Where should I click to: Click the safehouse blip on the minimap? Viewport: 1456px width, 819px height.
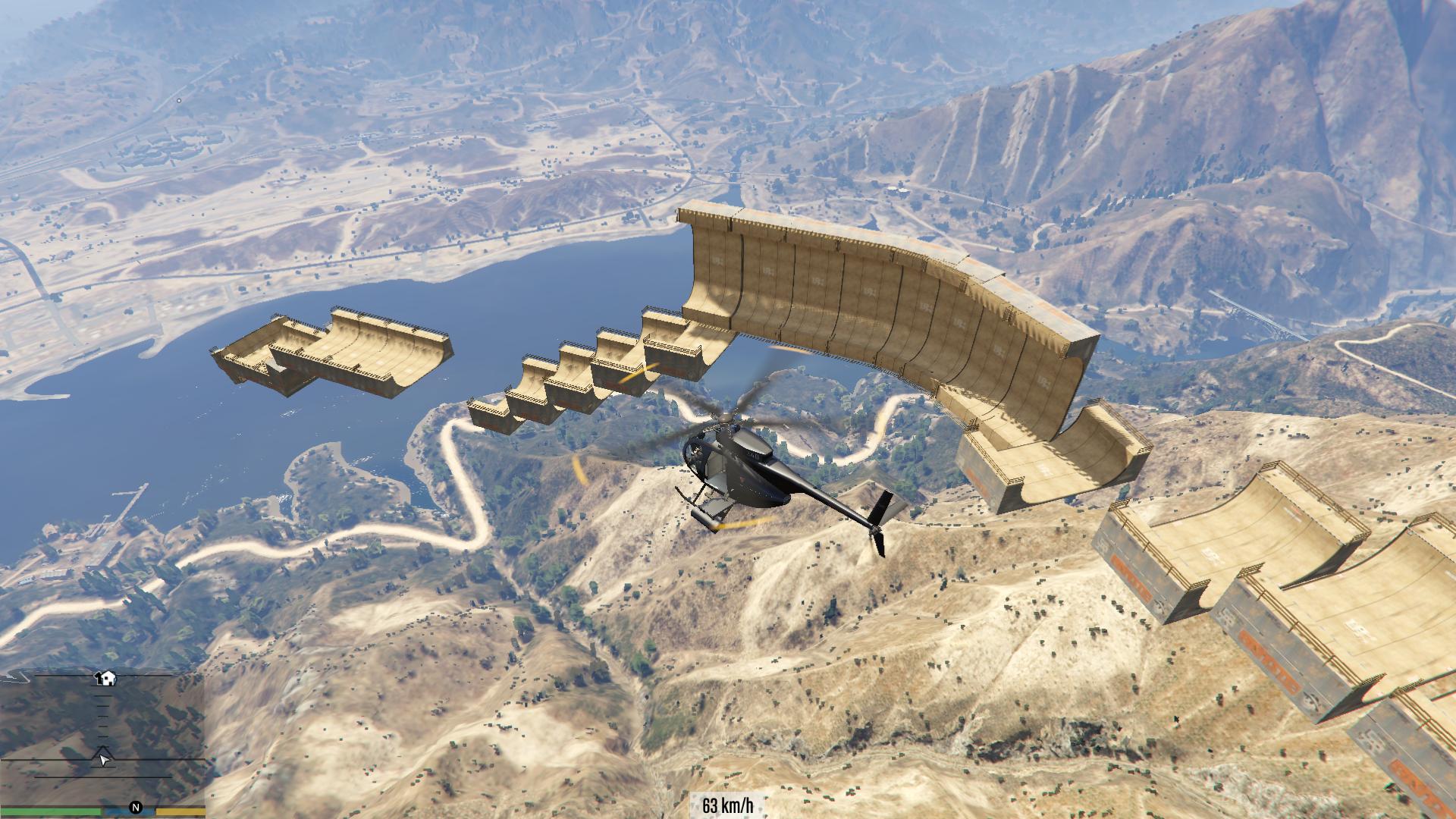pyautogui.click(x=106, y=677)
